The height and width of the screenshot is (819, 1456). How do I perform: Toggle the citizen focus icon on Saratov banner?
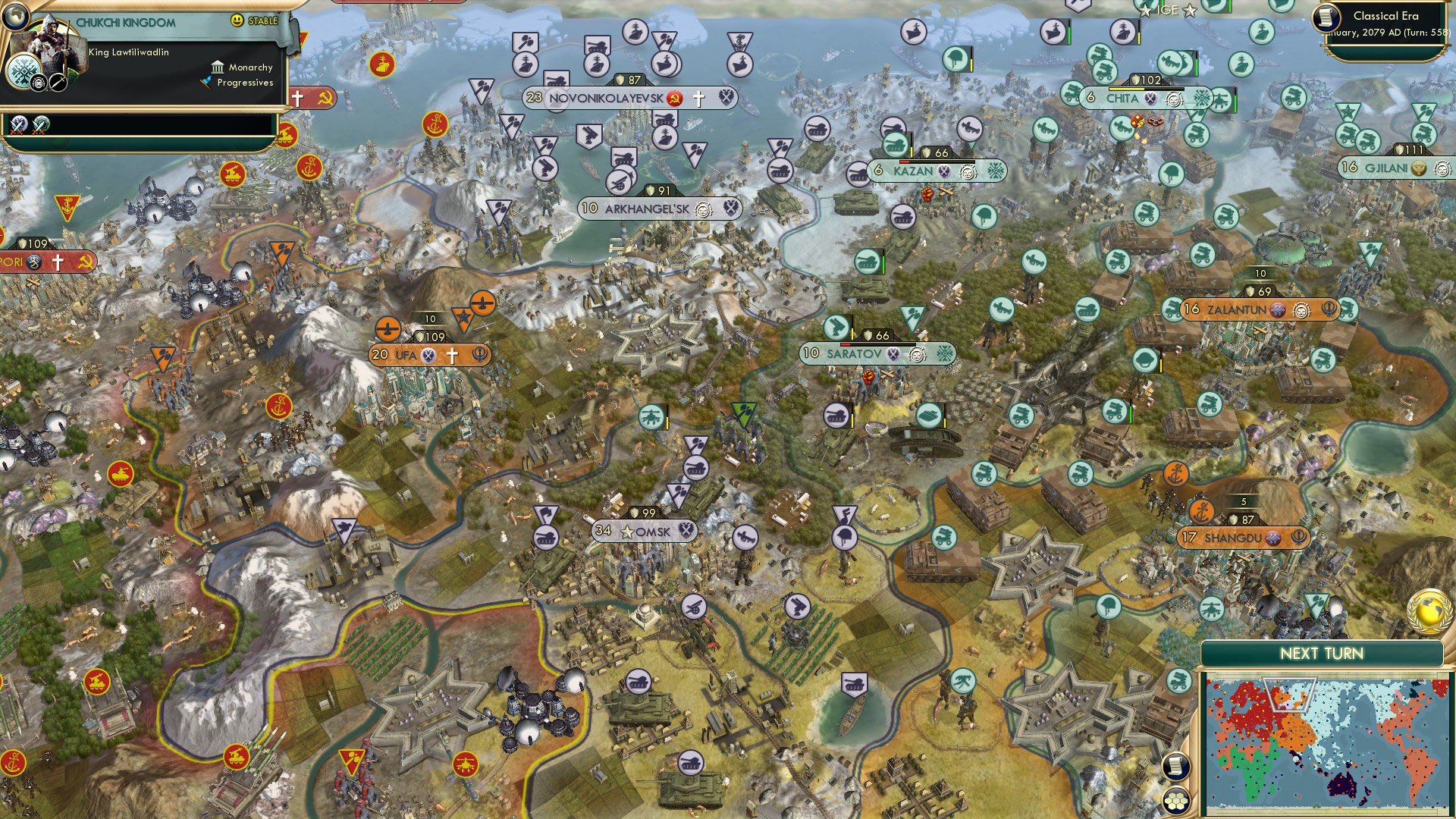pyautogui.click(x=918, y=354)
